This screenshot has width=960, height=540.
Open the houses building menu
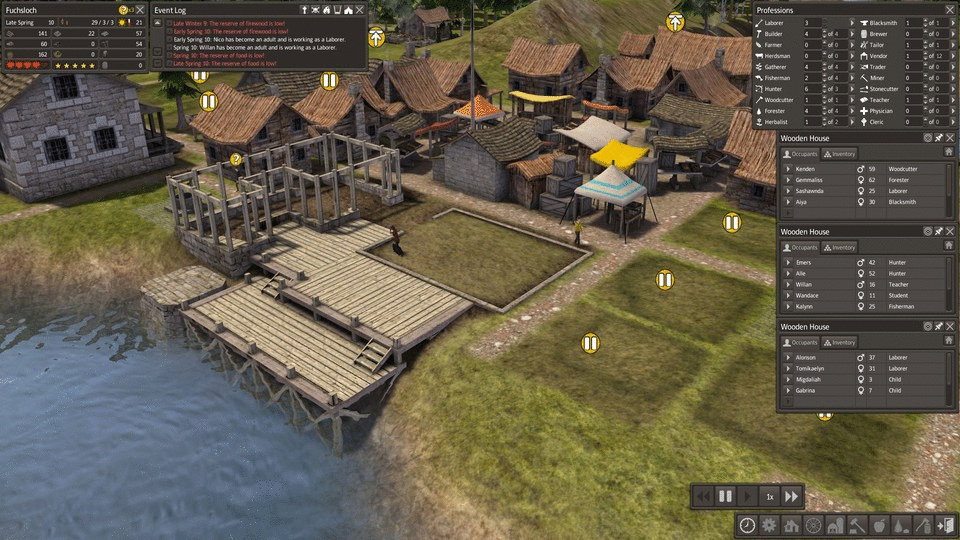coord(791,525)
